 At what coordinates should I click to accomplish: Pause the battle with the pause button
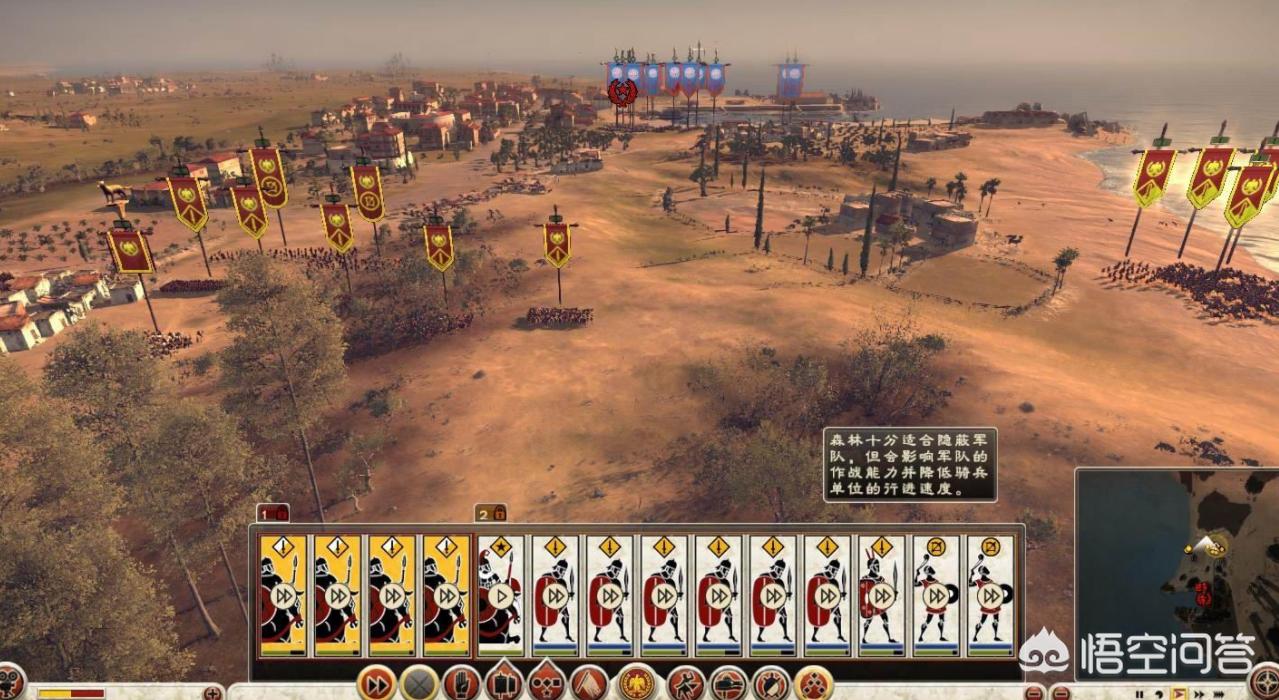click(1138, 692)
